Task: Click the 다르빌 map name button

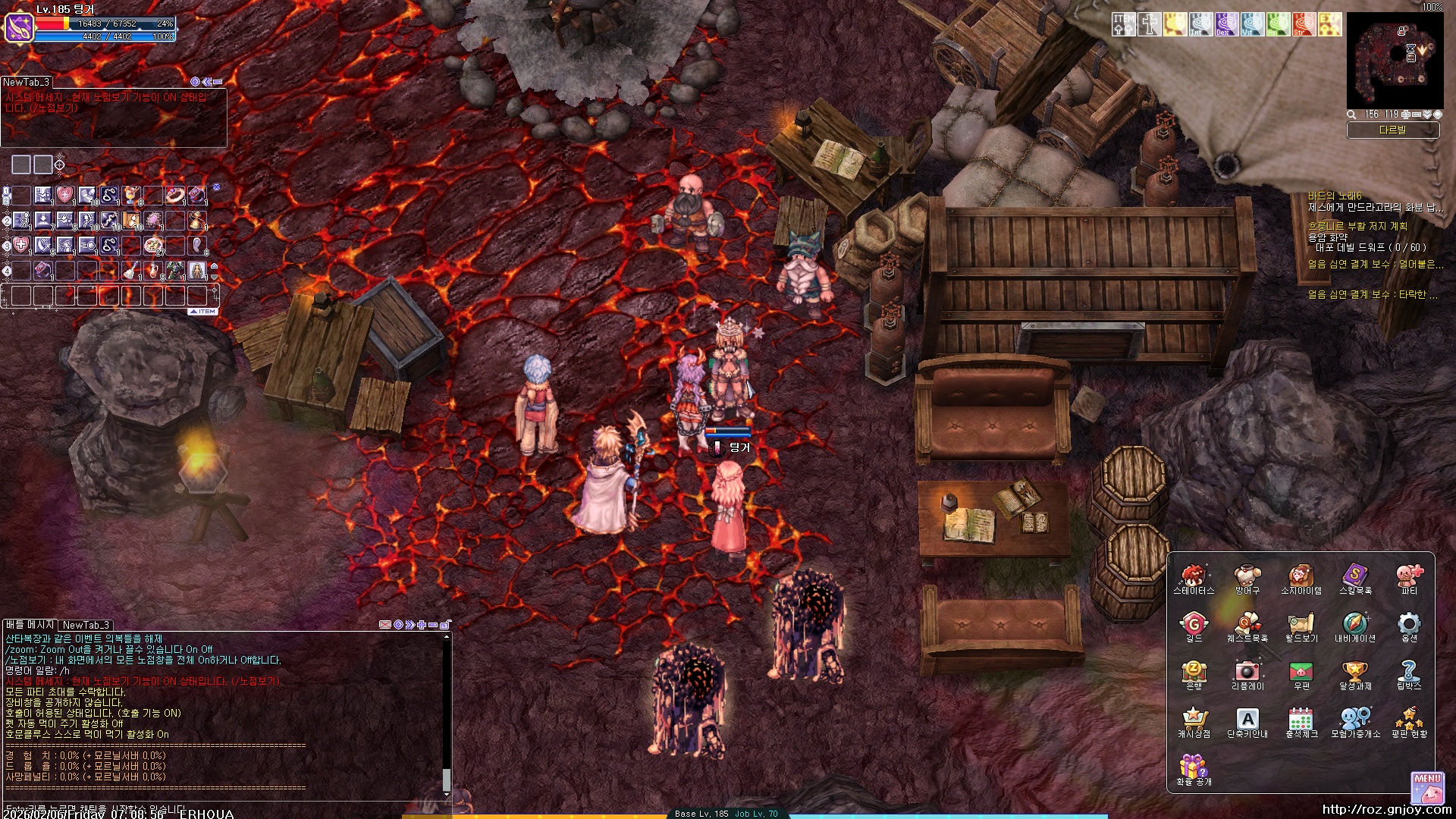Action: 1392,130
